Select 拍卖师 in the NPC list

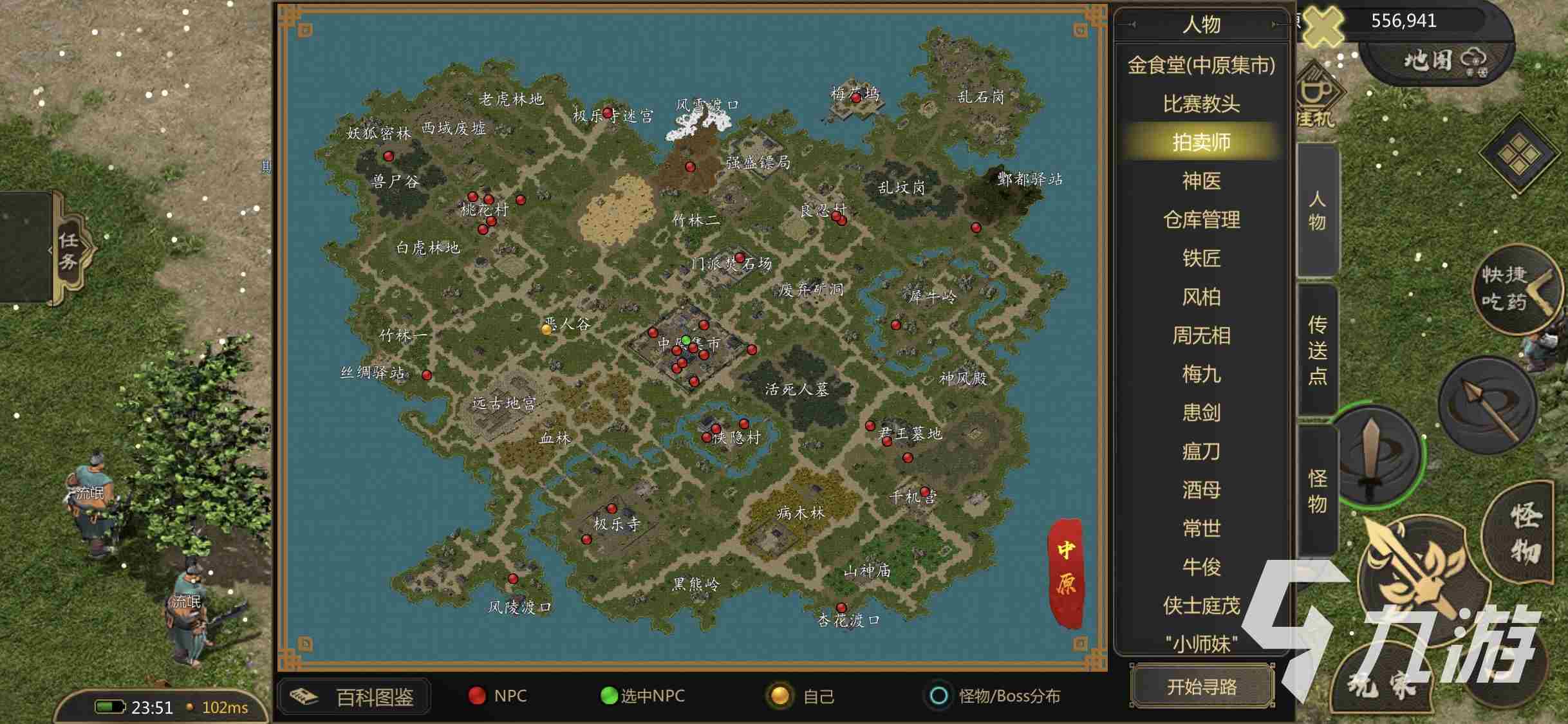point(1201,142)
